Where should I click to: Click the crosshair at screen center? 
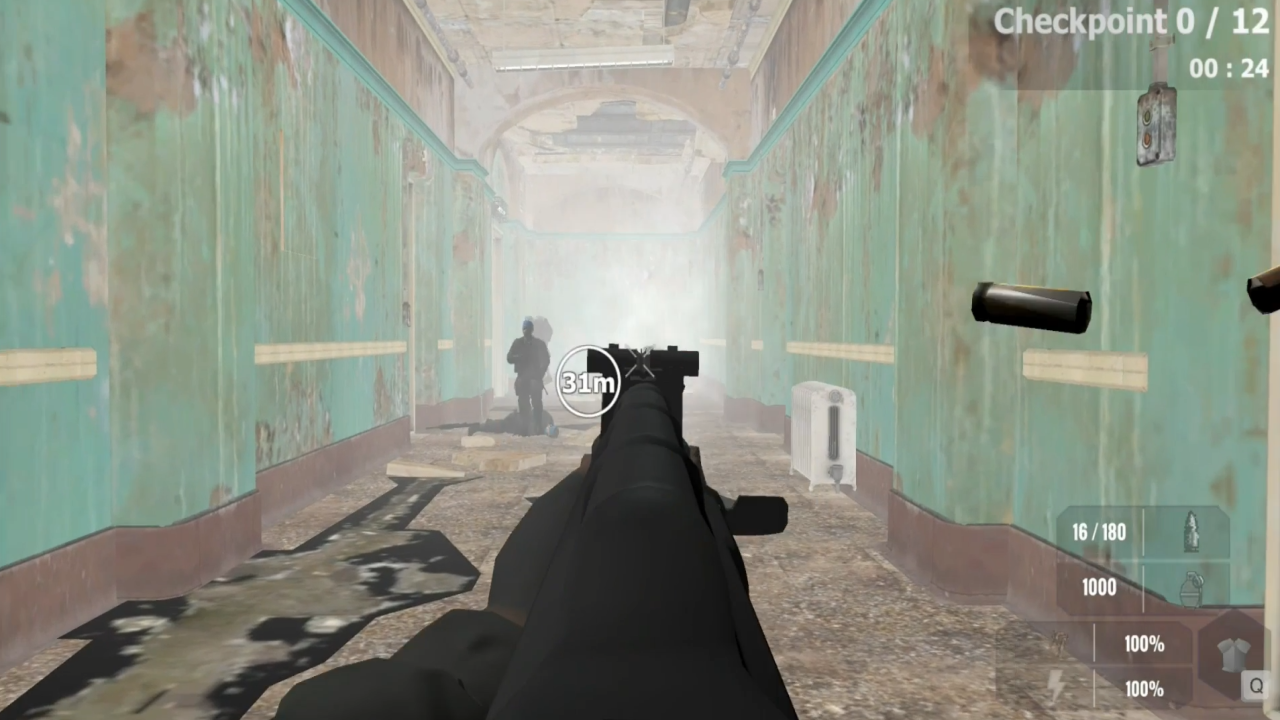coord(640,360)
